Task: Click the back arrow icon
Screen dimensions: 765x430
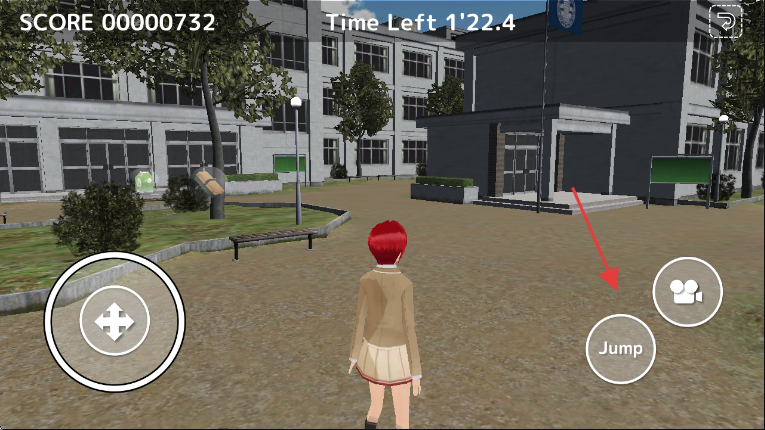Action: point(725,22)
